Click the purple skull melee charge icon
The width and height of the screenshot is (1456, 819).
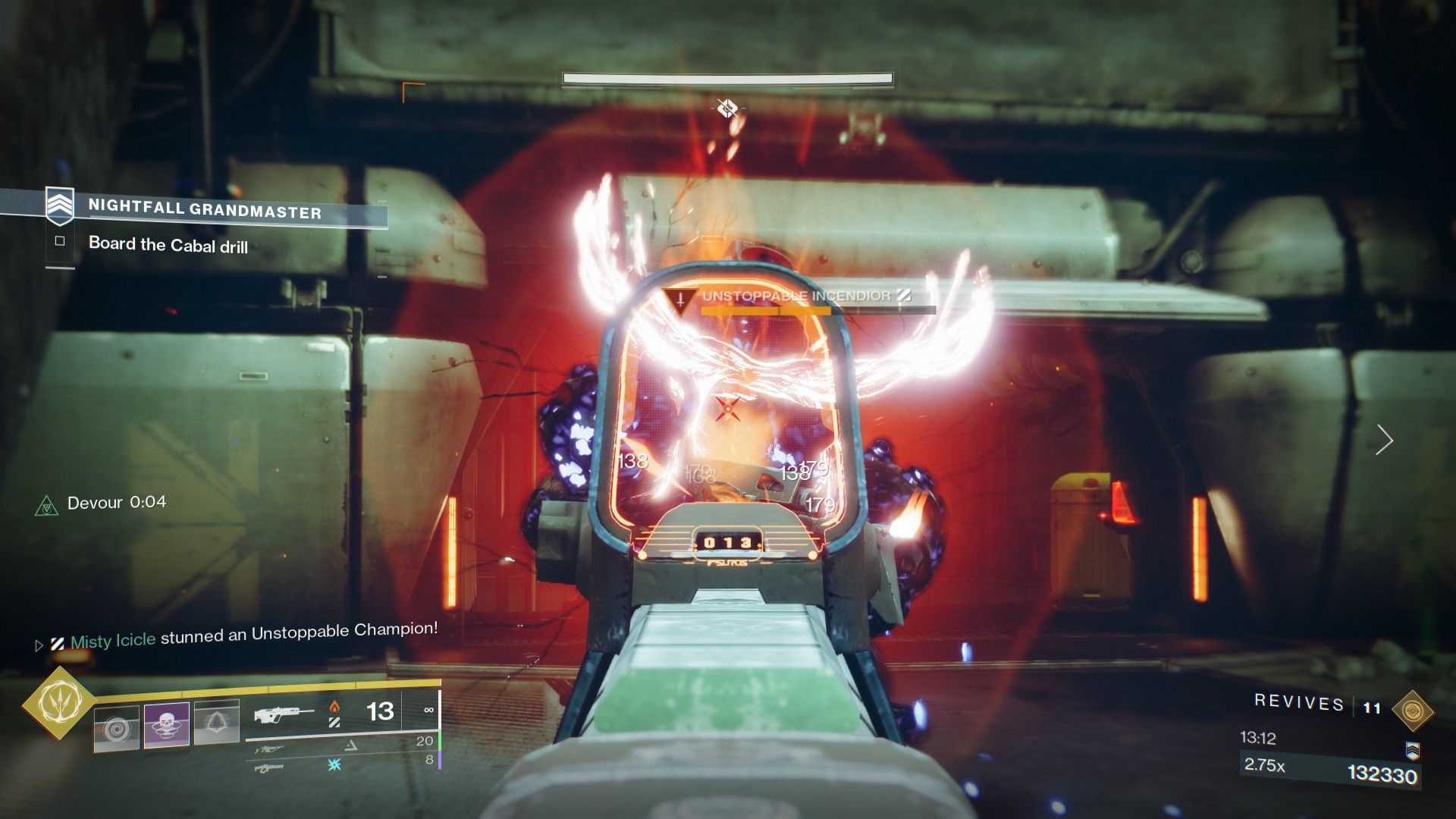pos(165,725)
